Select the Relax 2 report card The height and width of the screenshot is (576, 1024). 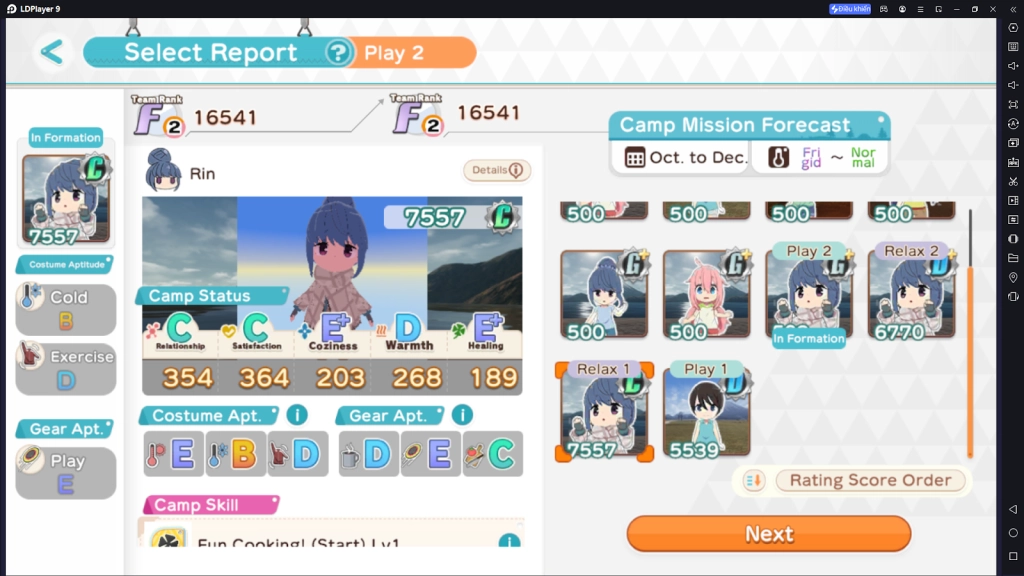coord(910,295)
